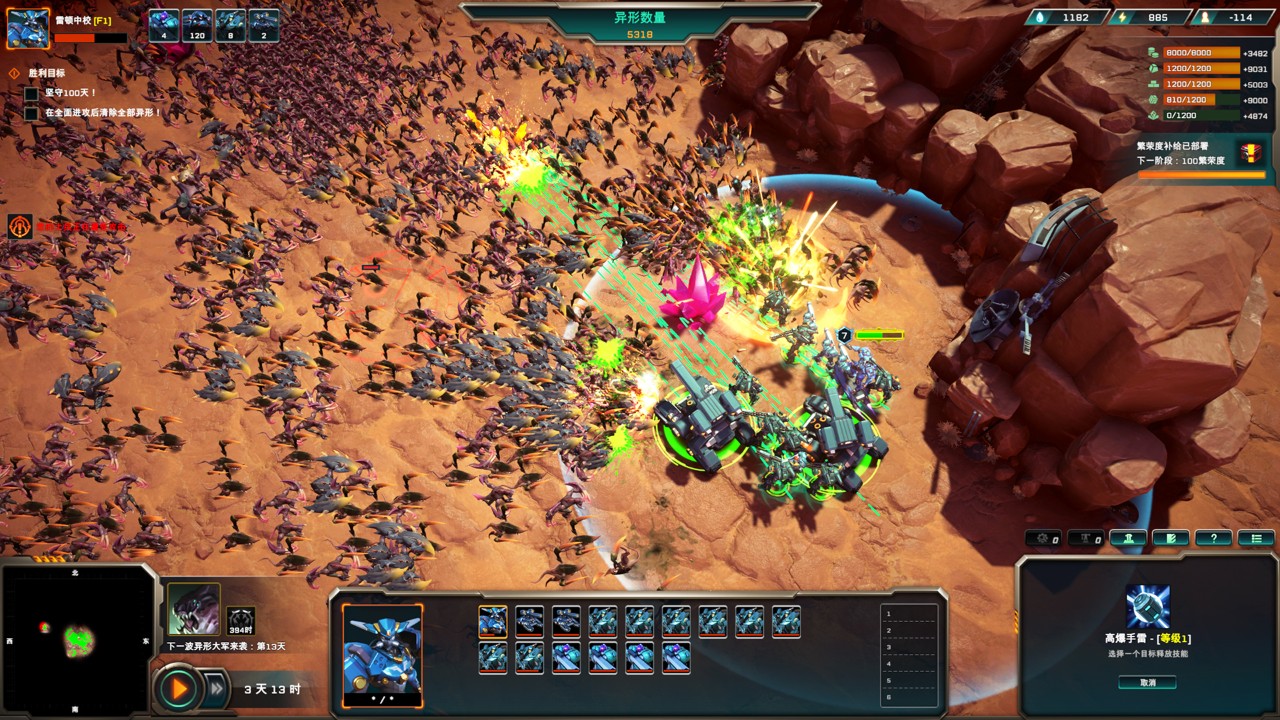Click the 394时 wave countdown icon
Image resolution: width=1280 pixels, height=720 pixels.
(240, 621)
